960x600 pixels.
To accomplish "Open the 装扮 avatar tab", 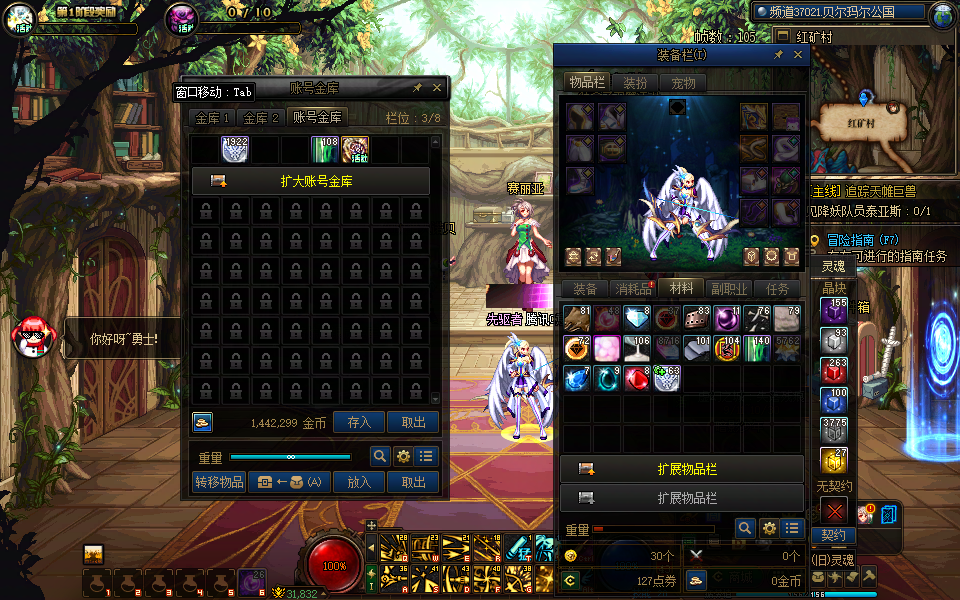I will pos(635,83).
